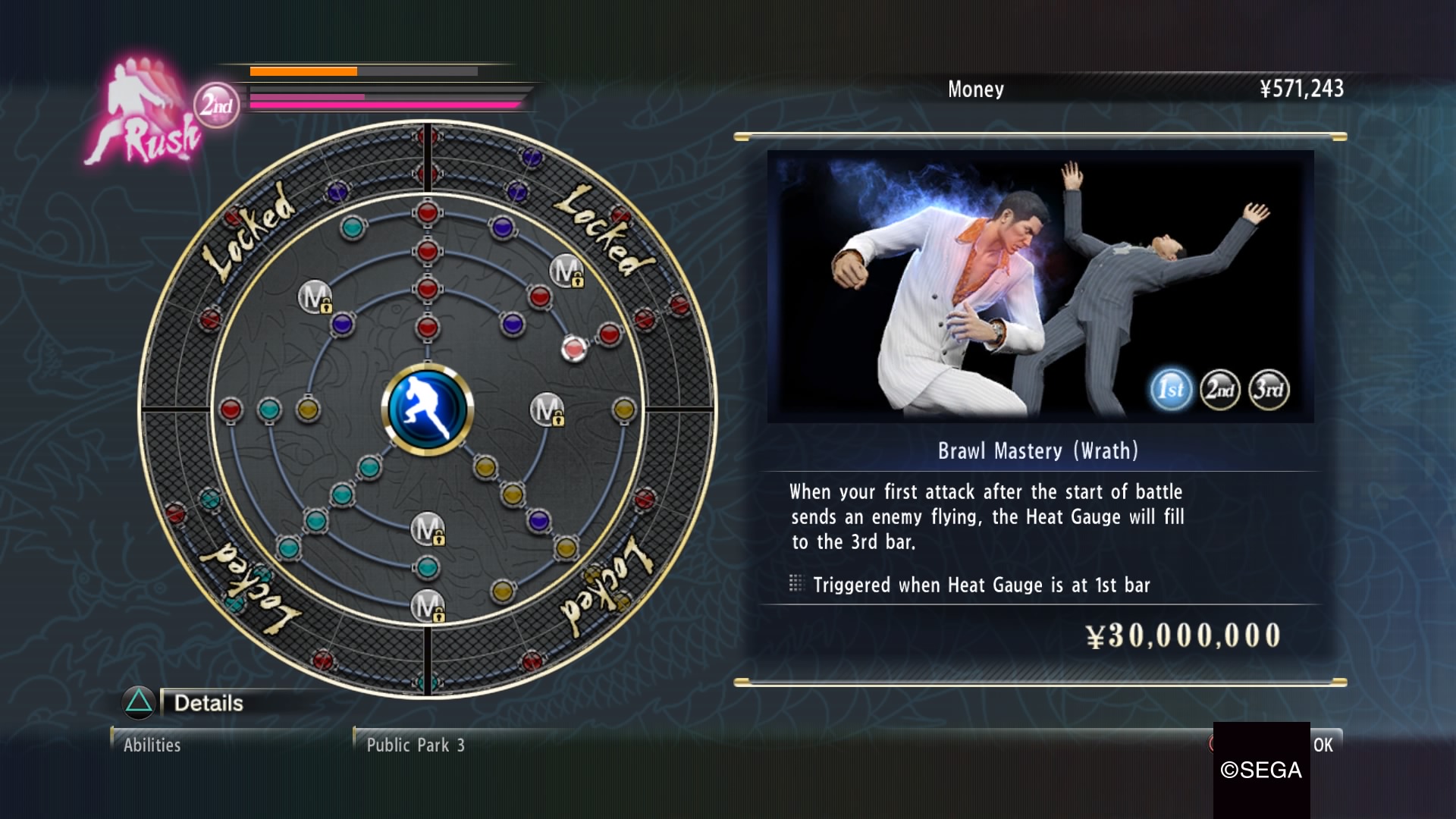Image resolution: width=1456 pixels, height=819 pixels.
Task: Select the glowing 1st heat bar badge
Action: [x=1171, y=390]
